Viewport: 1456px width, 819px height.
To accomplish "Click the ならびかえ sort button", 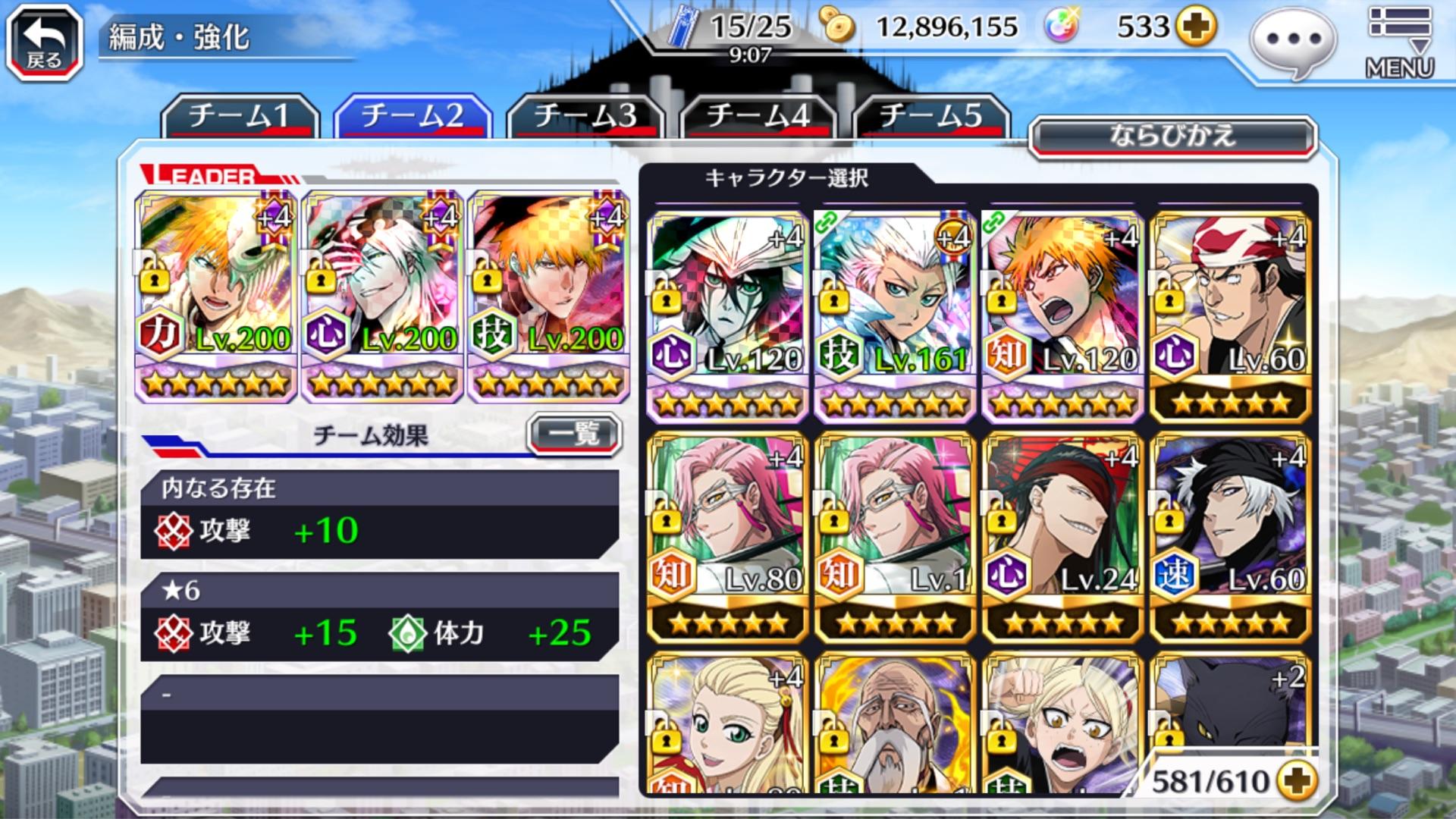I will tap(1172, 137).
